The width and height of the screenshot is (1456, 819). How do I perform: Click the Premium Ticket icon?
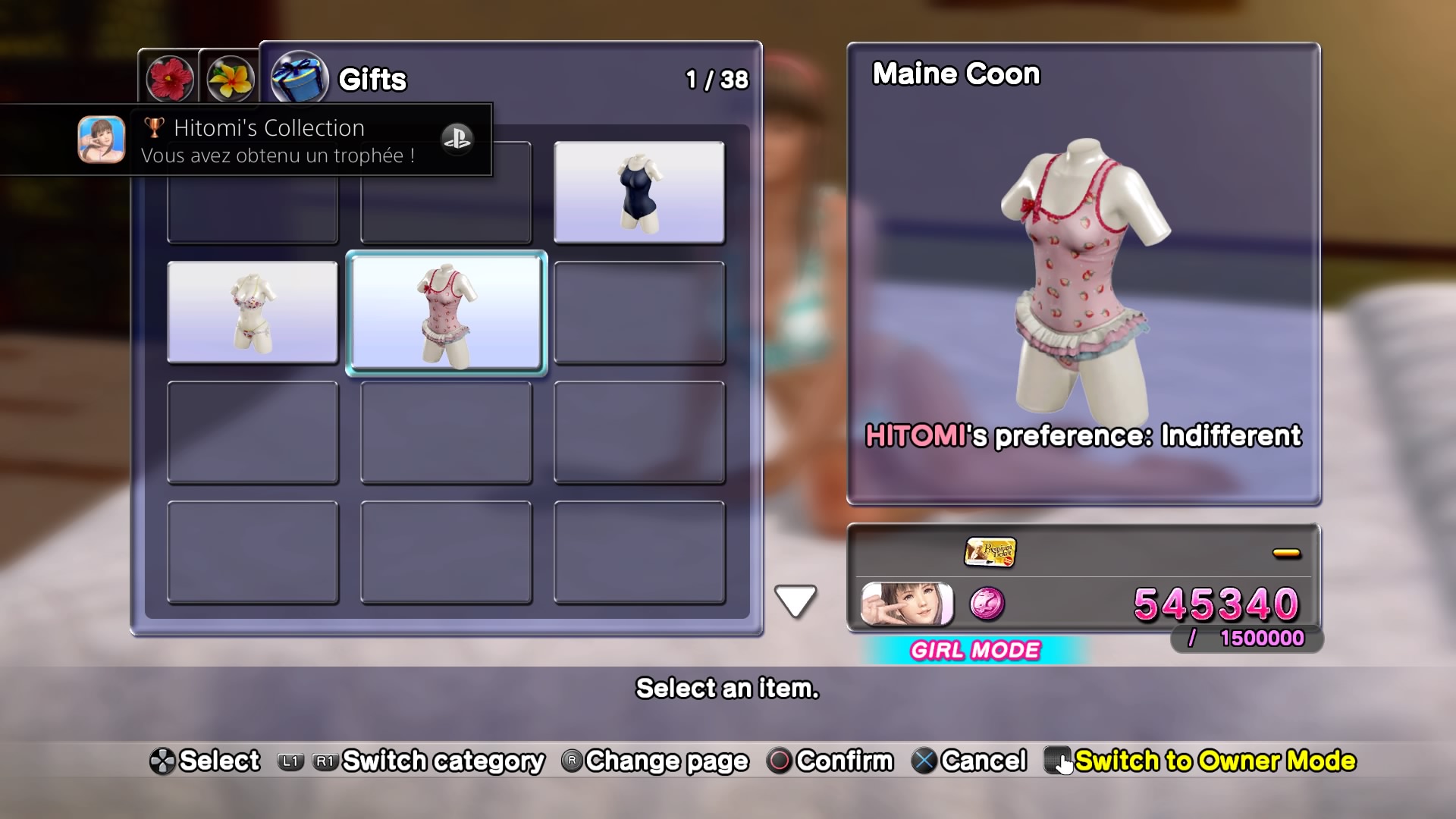[990, 552]
